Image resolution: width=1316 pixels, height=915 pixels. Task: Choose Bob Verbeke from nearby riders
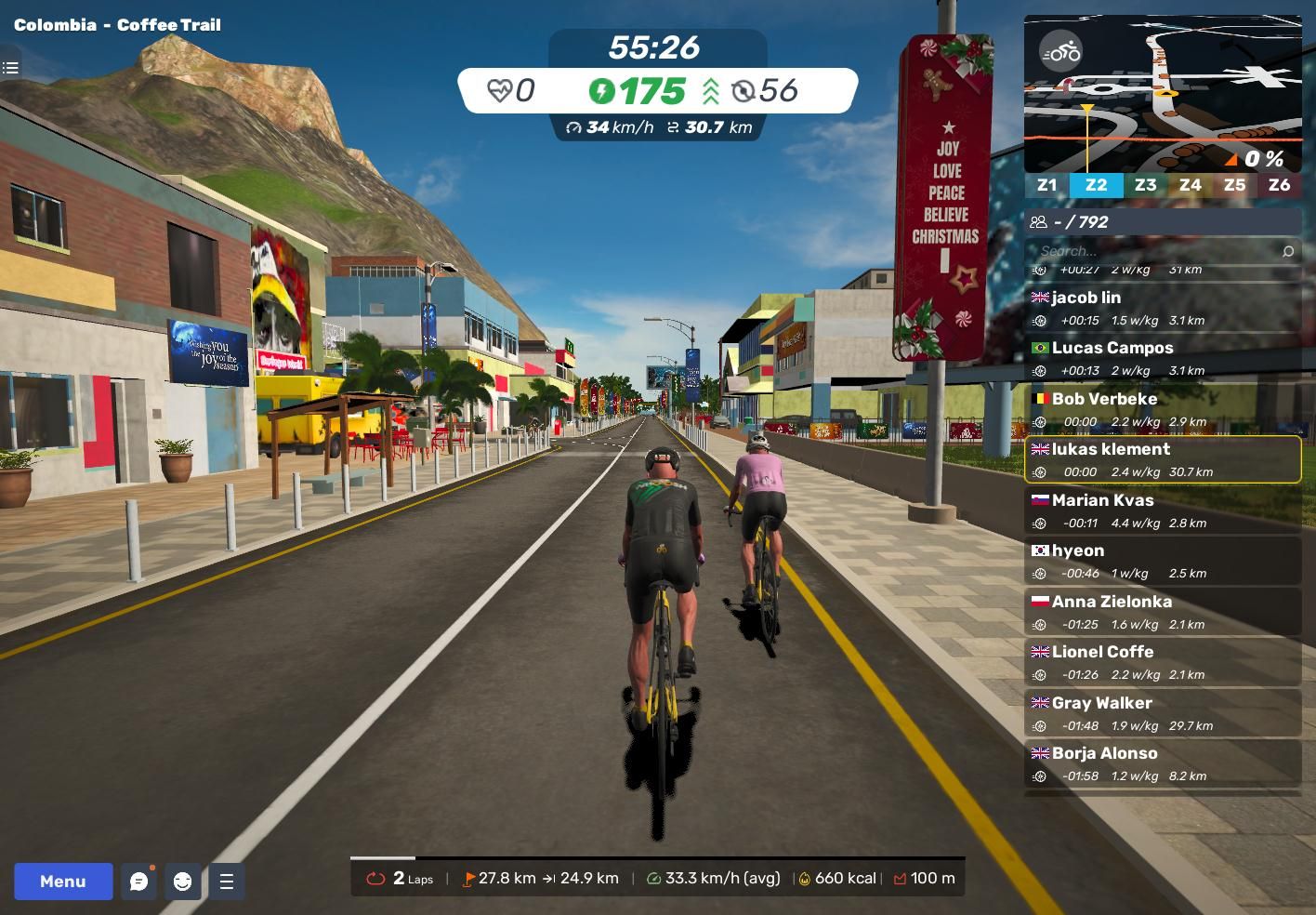tap(1163, 409)
